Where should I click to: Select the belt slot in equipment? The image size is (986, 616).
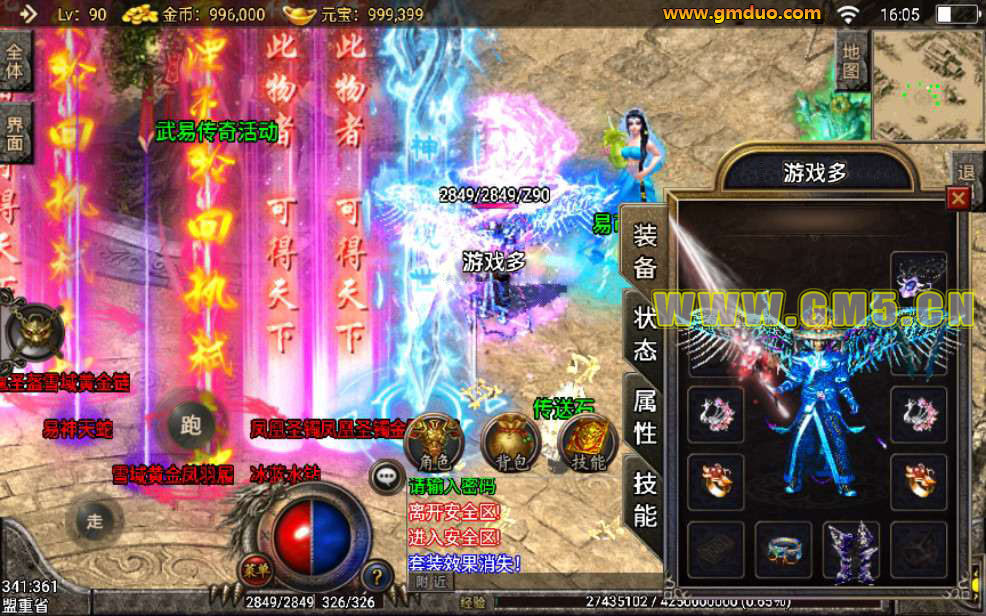[783, 551]
